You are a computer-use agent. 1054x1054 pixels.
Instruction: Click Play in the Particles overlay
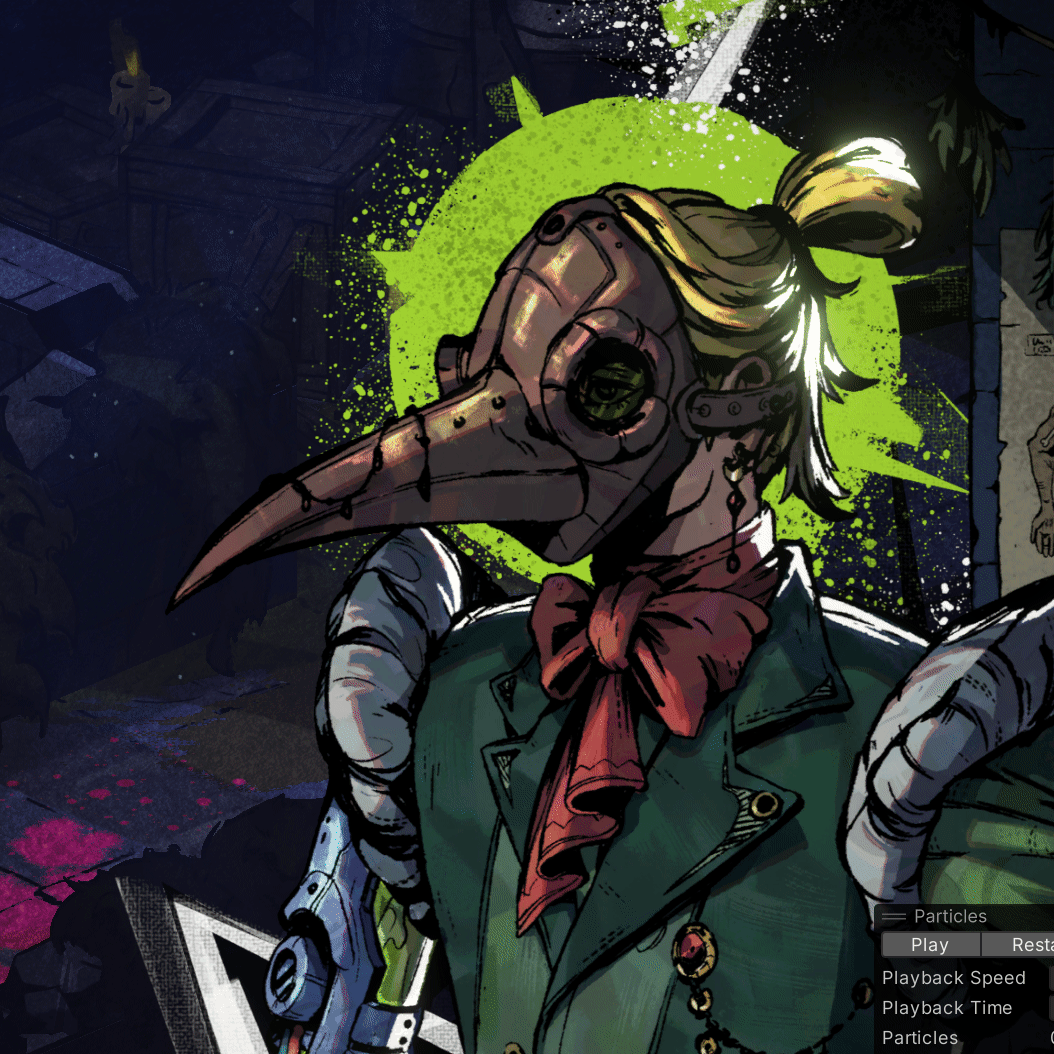coord(929,945)
